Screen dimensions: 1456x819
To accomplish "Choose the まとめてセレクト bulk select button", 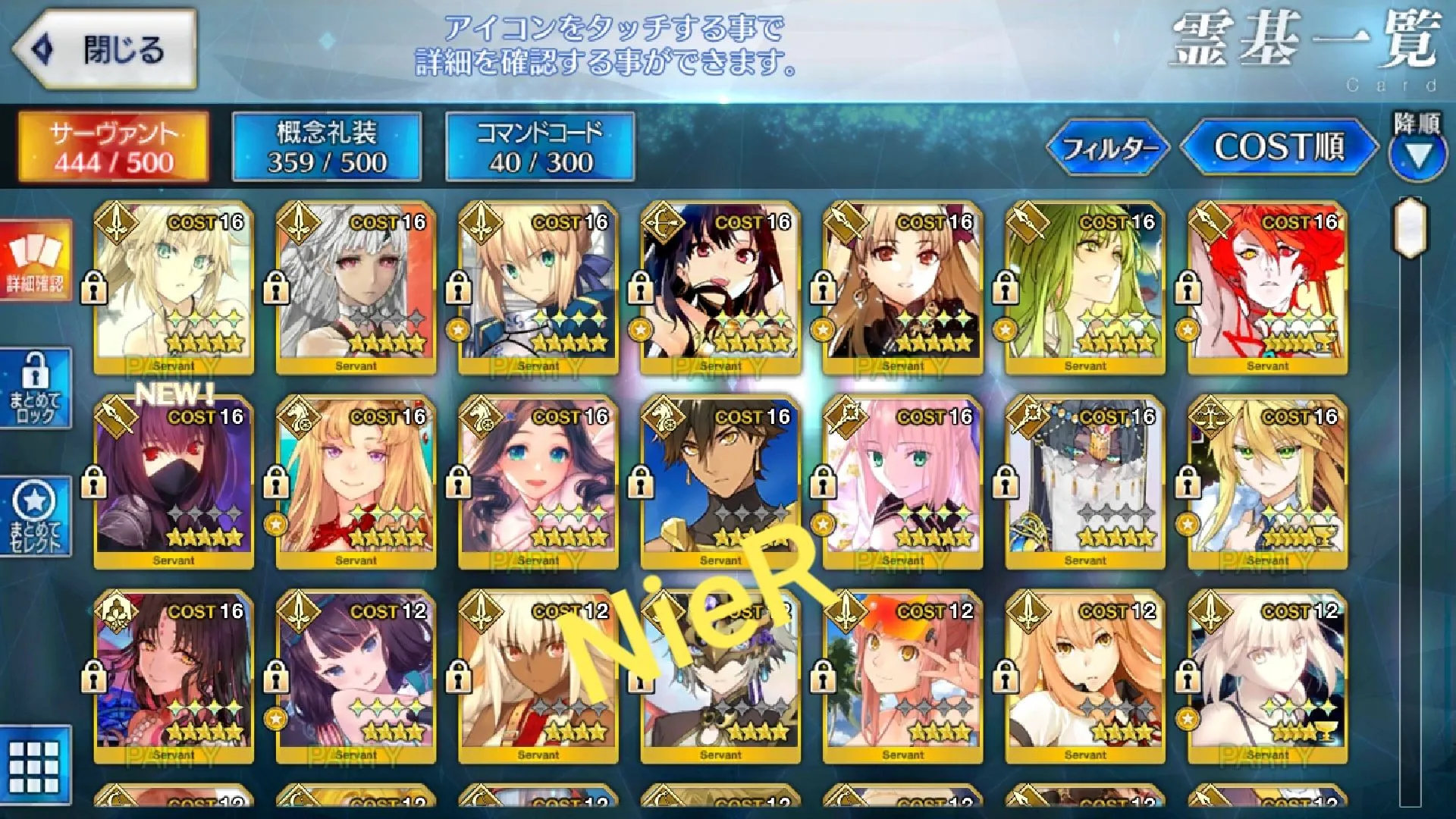I will pos(35,517).
